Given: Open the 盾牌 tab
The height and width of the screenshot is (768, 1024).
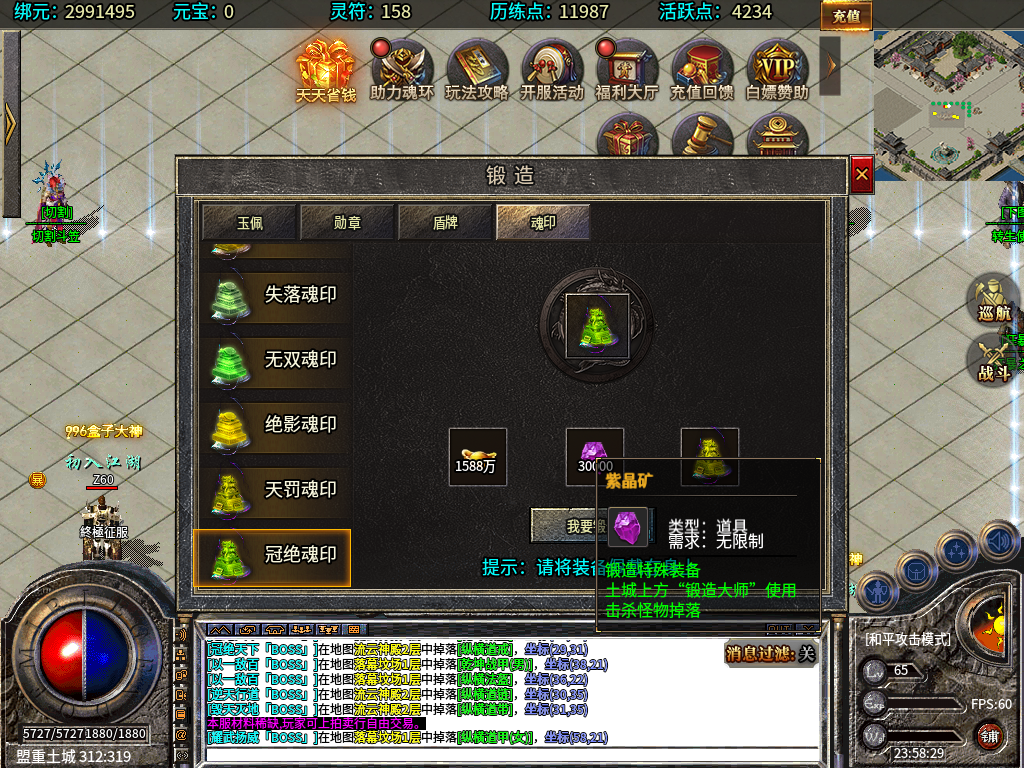Looking at the screenshot, I should click(445, 222).
